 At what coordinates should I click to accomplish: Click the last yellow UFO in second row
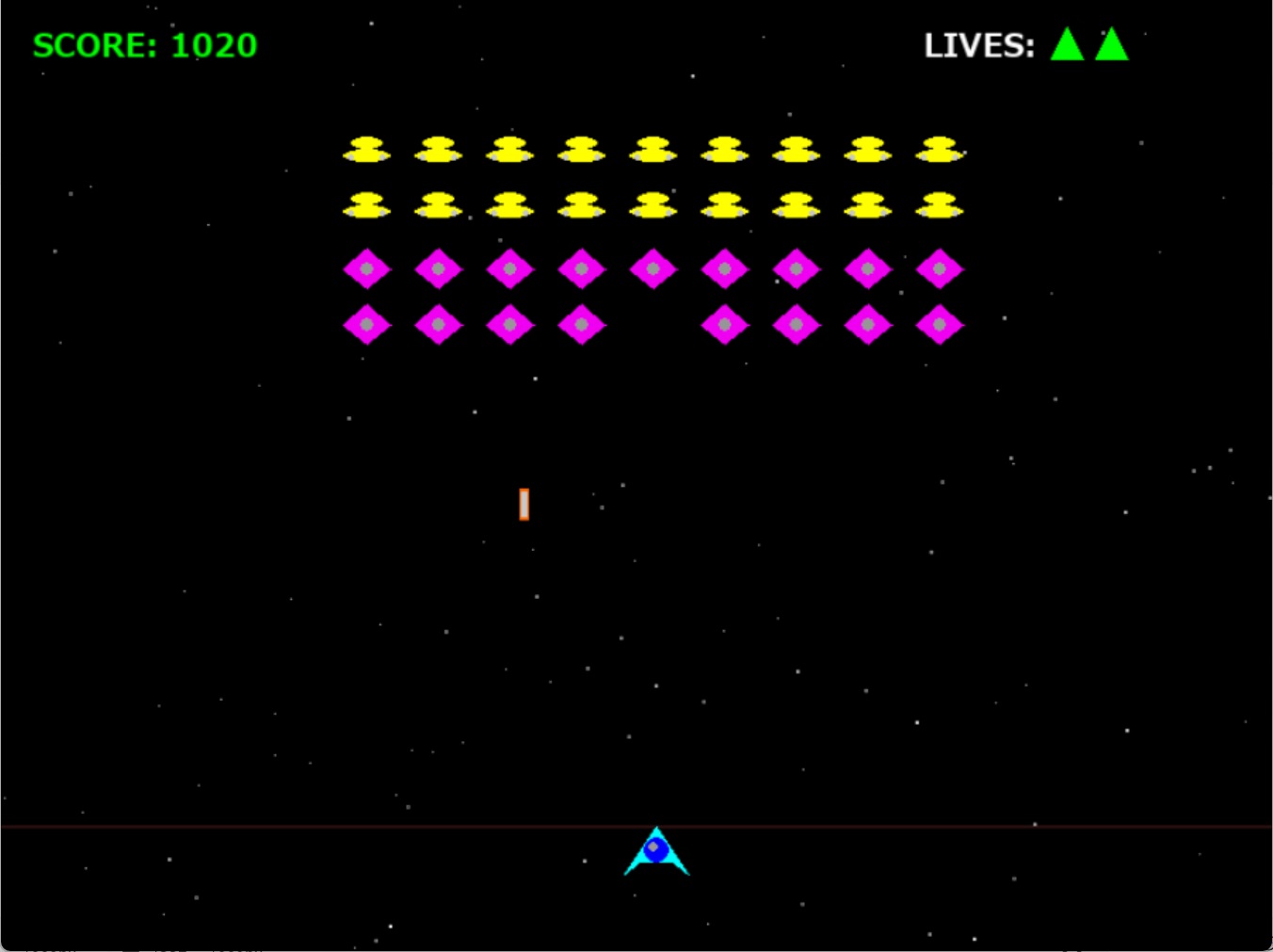(940, 205)
